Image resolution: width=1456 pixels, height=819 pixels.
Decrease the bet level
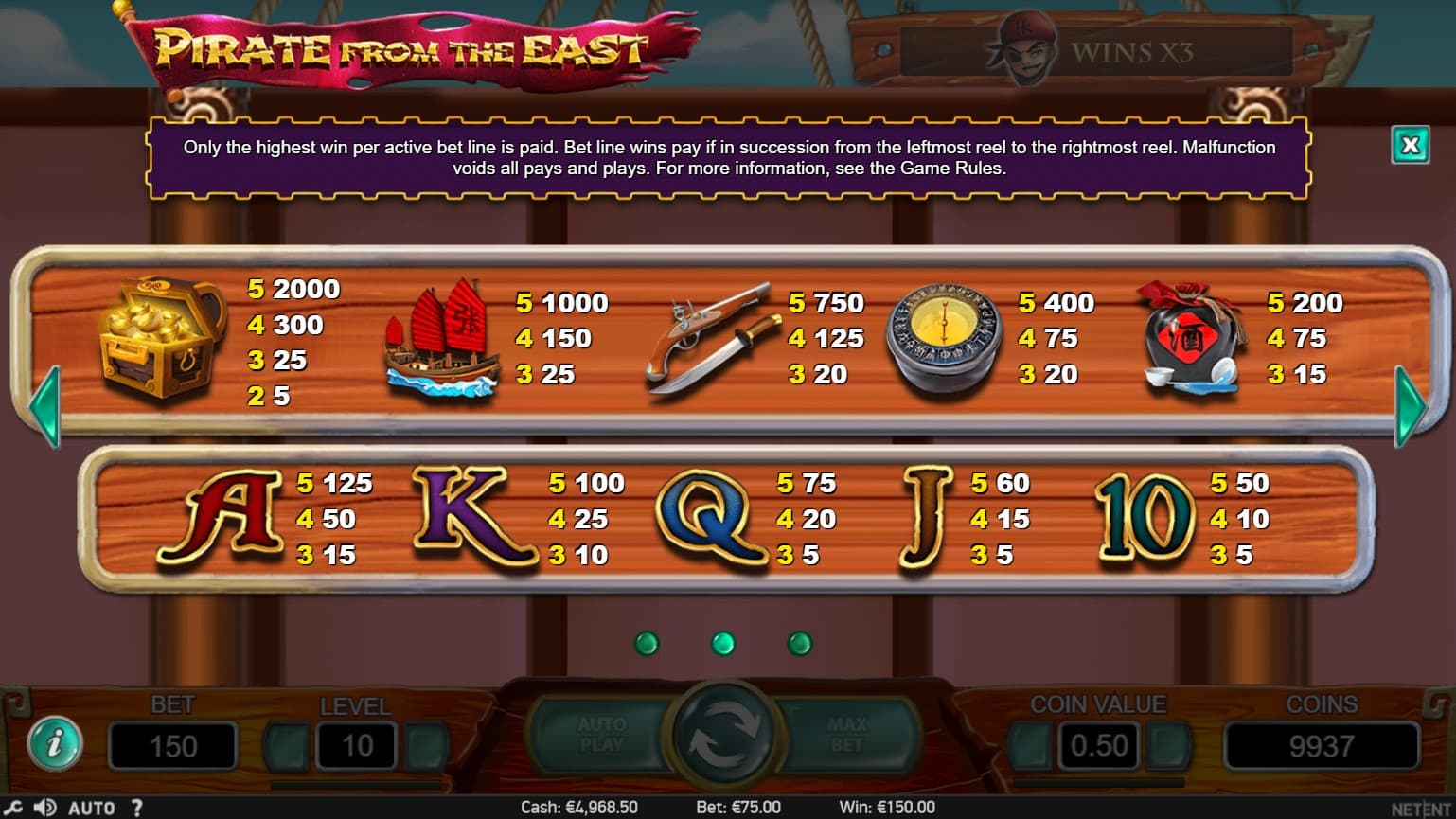tap(285, 746)
